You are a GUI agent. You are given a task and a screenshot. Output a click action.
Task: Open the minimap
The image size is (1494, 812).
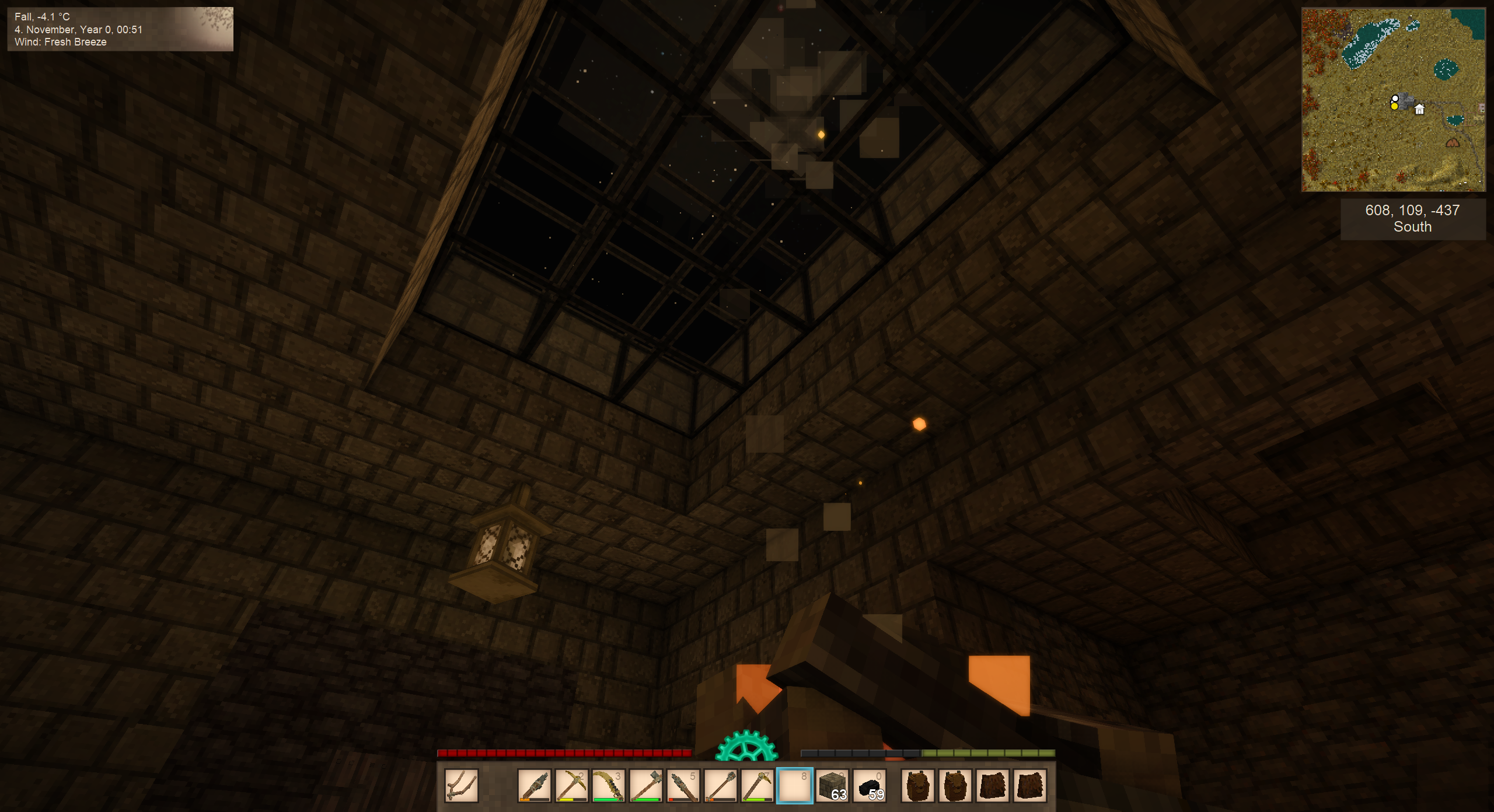pyautogui.click(x=1393, y=100)
